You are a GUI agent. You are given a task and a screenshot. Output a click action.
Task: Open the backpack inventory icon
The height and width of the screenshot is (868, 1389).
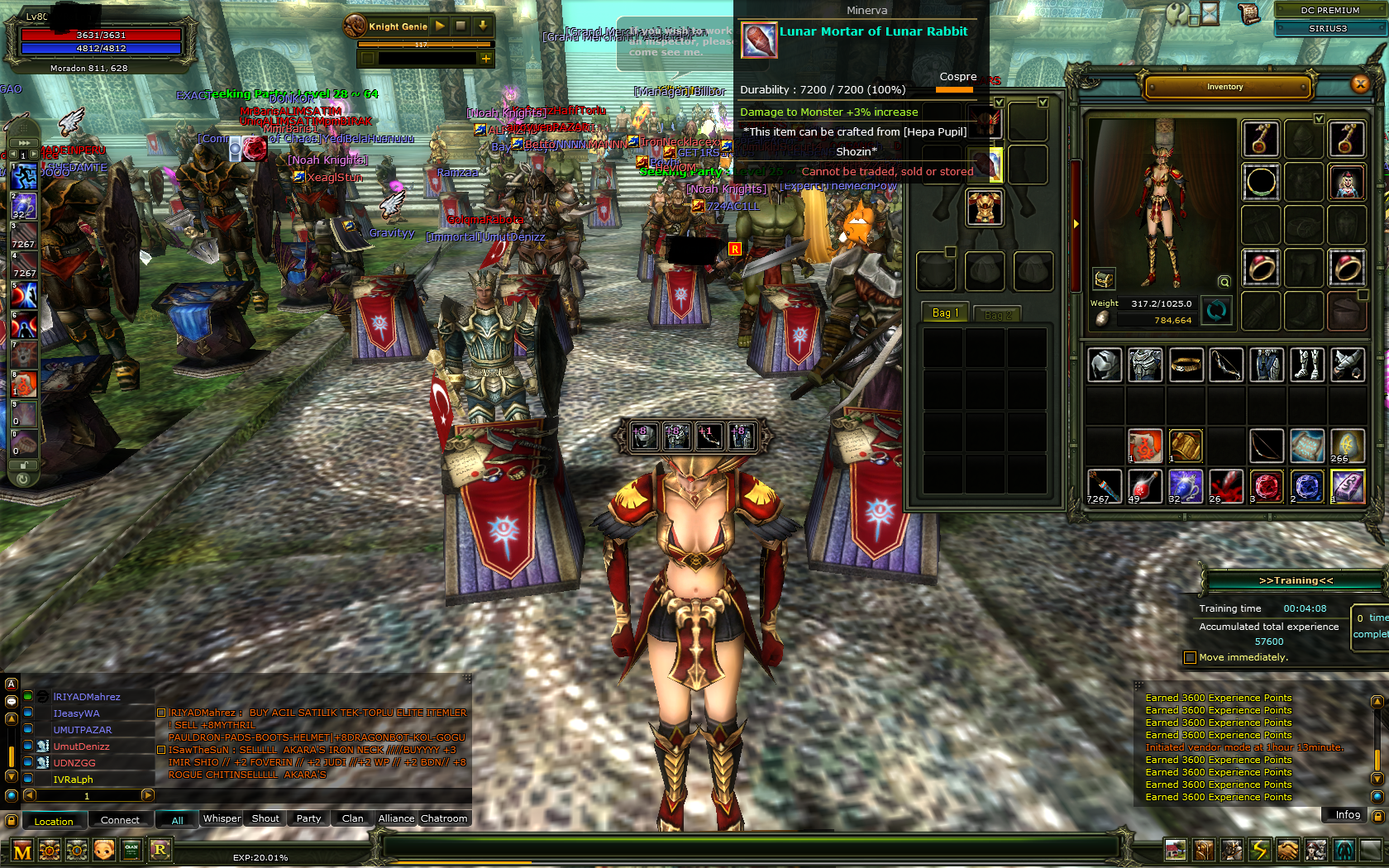click(1204, 849)
